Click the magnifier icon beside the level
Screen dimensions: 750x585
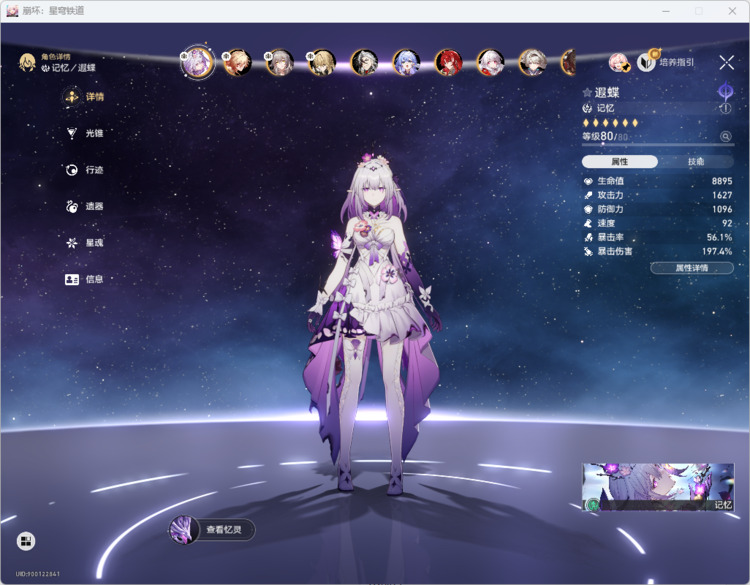(x=726, y=137)
